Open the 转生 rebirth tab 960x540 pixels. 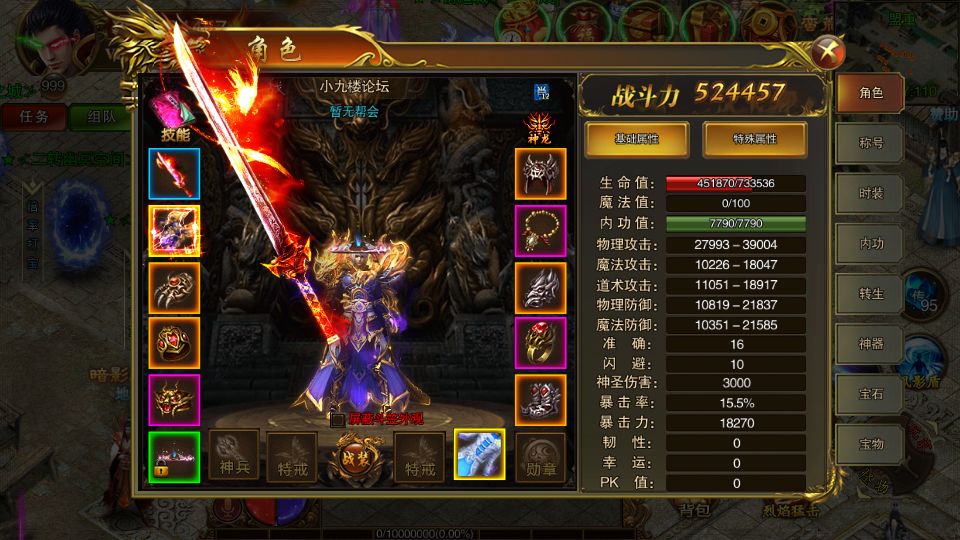(x=871, y=292)
